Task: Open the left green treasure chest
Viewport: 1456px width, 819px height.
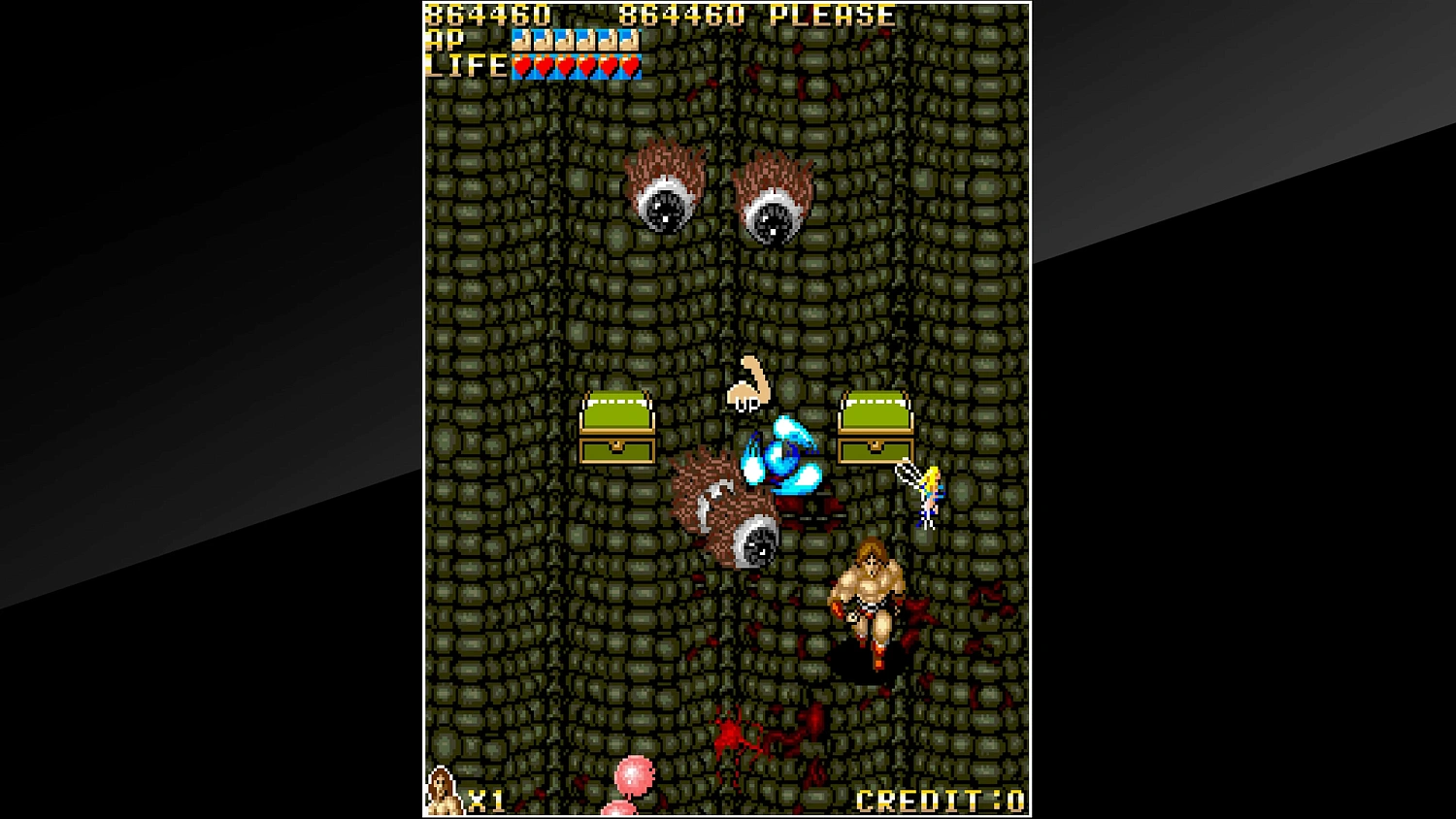Action: tap(617, 427)
